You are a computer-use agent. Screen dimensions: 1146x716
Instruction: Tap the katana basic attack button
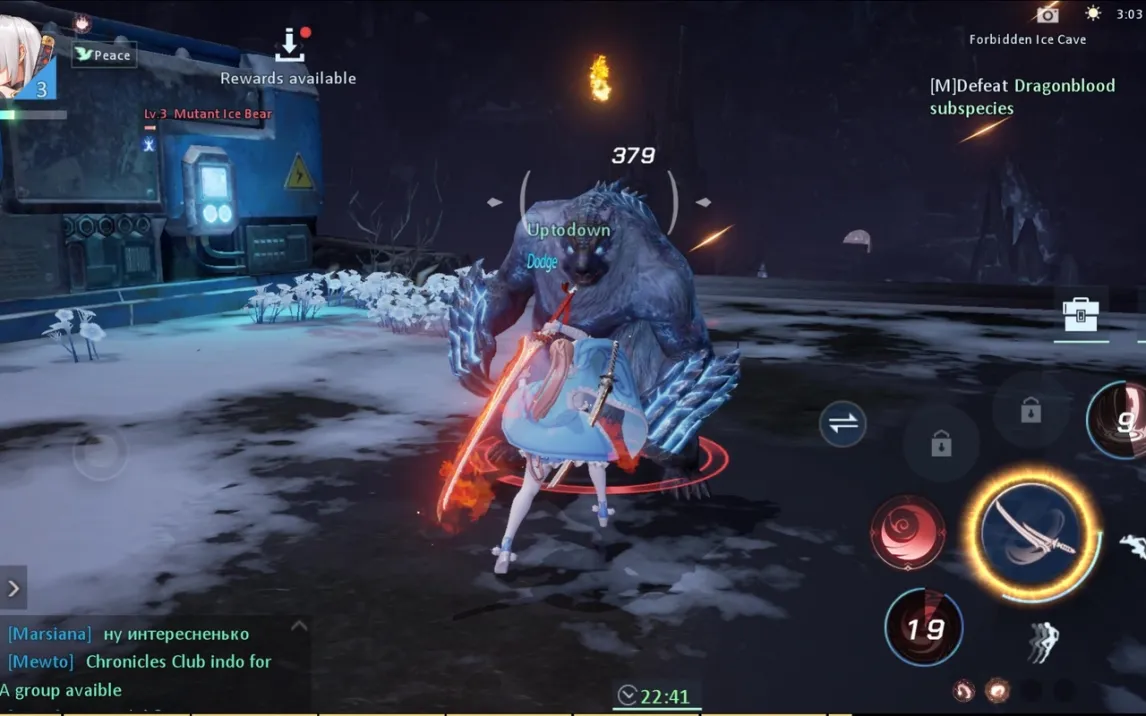click(x=1031, y=534)
